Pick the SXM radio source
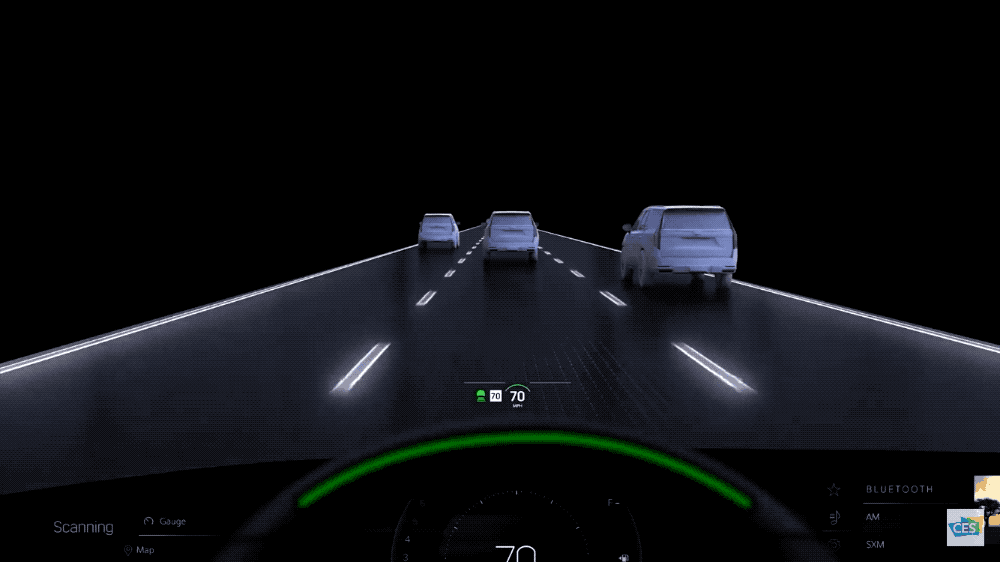Viewport: 1000px width, 562px height. [877, 545]
